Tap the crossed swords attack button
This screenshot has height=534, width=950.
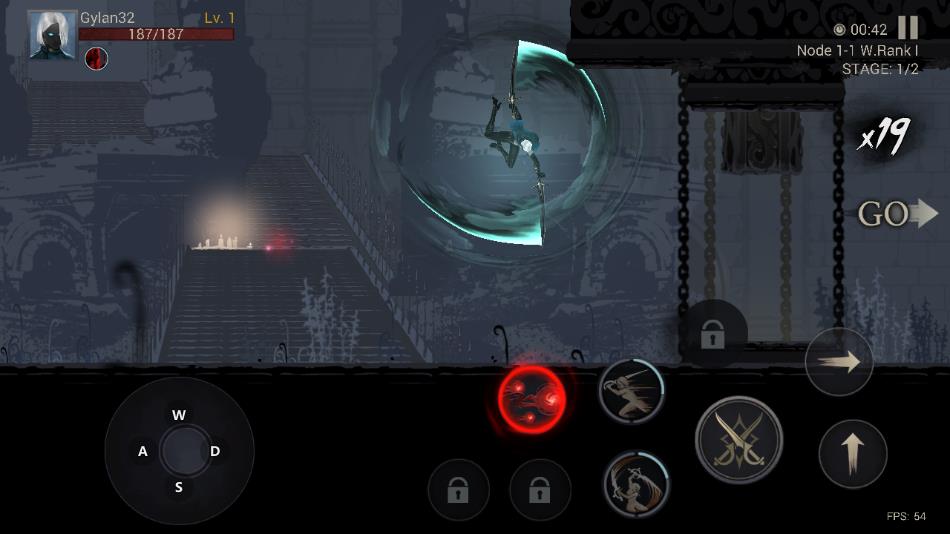click(x=739, y=440)
